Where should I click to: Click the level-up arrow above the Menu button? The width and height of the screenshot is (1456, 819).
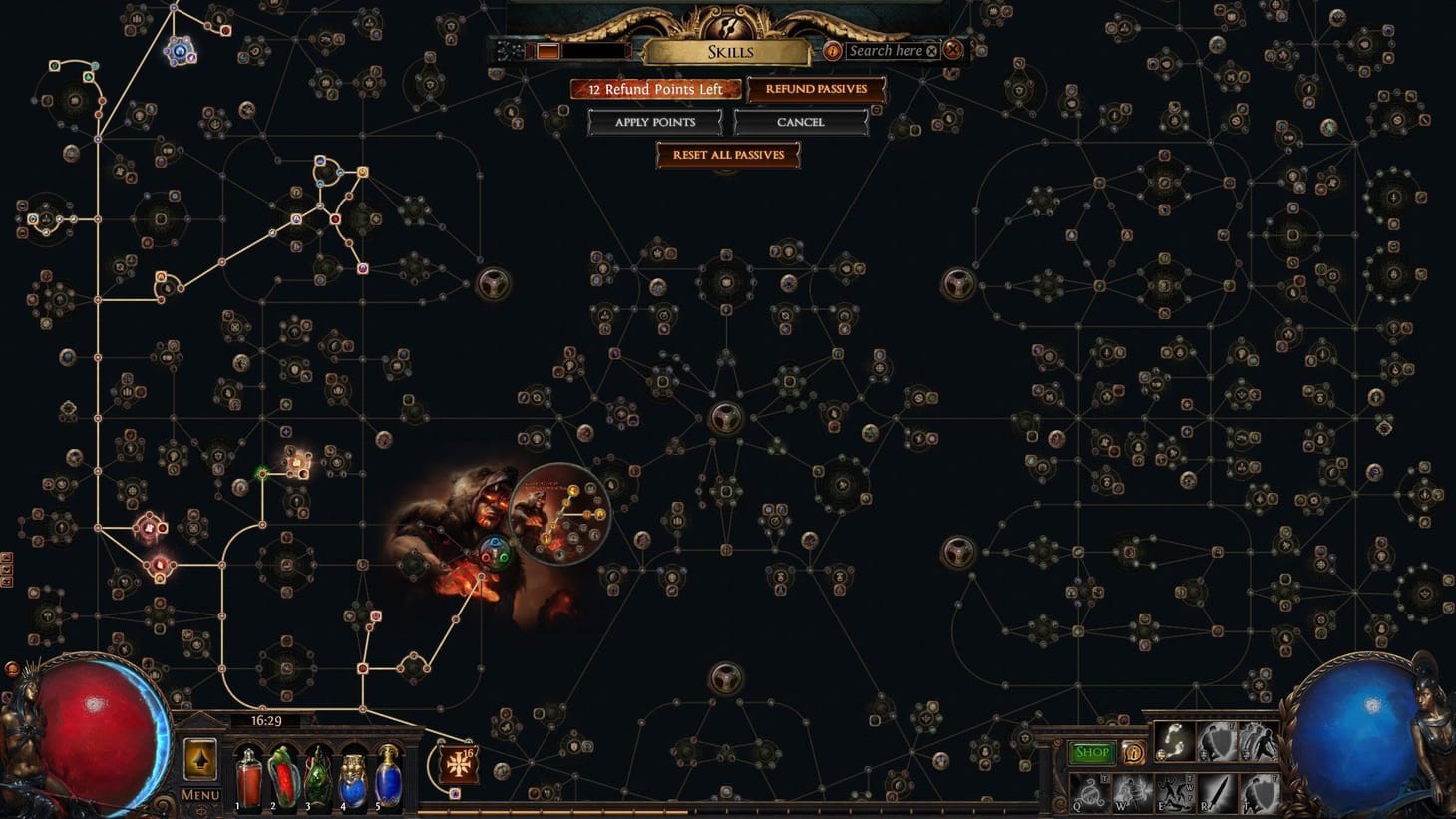[x=199, y=760]
